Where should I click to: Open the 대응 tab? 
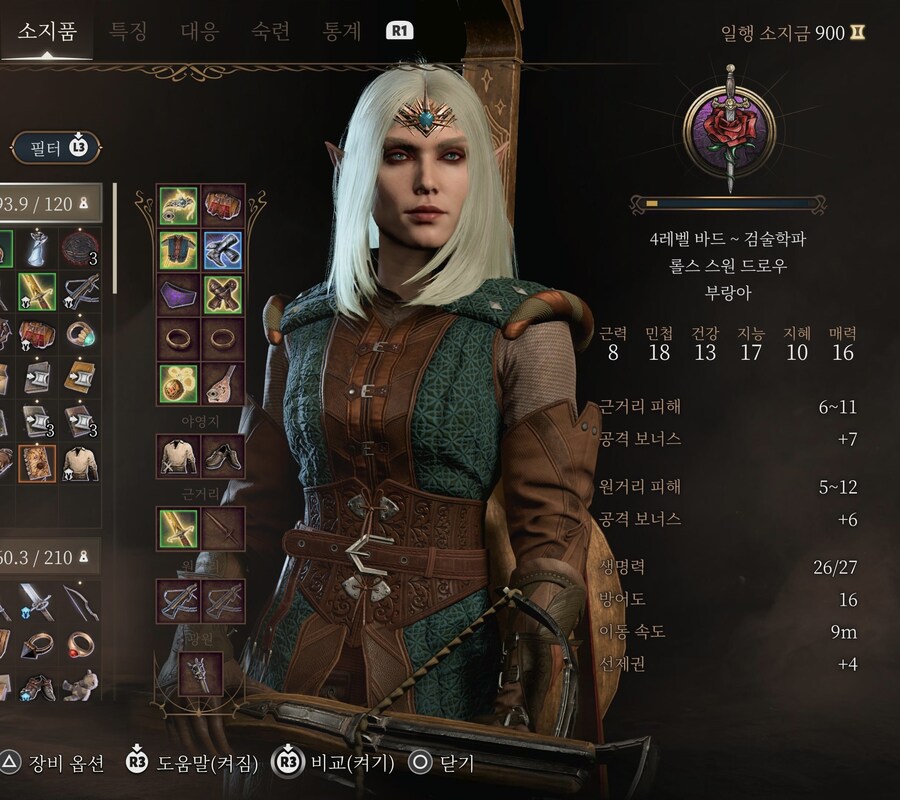199,31
